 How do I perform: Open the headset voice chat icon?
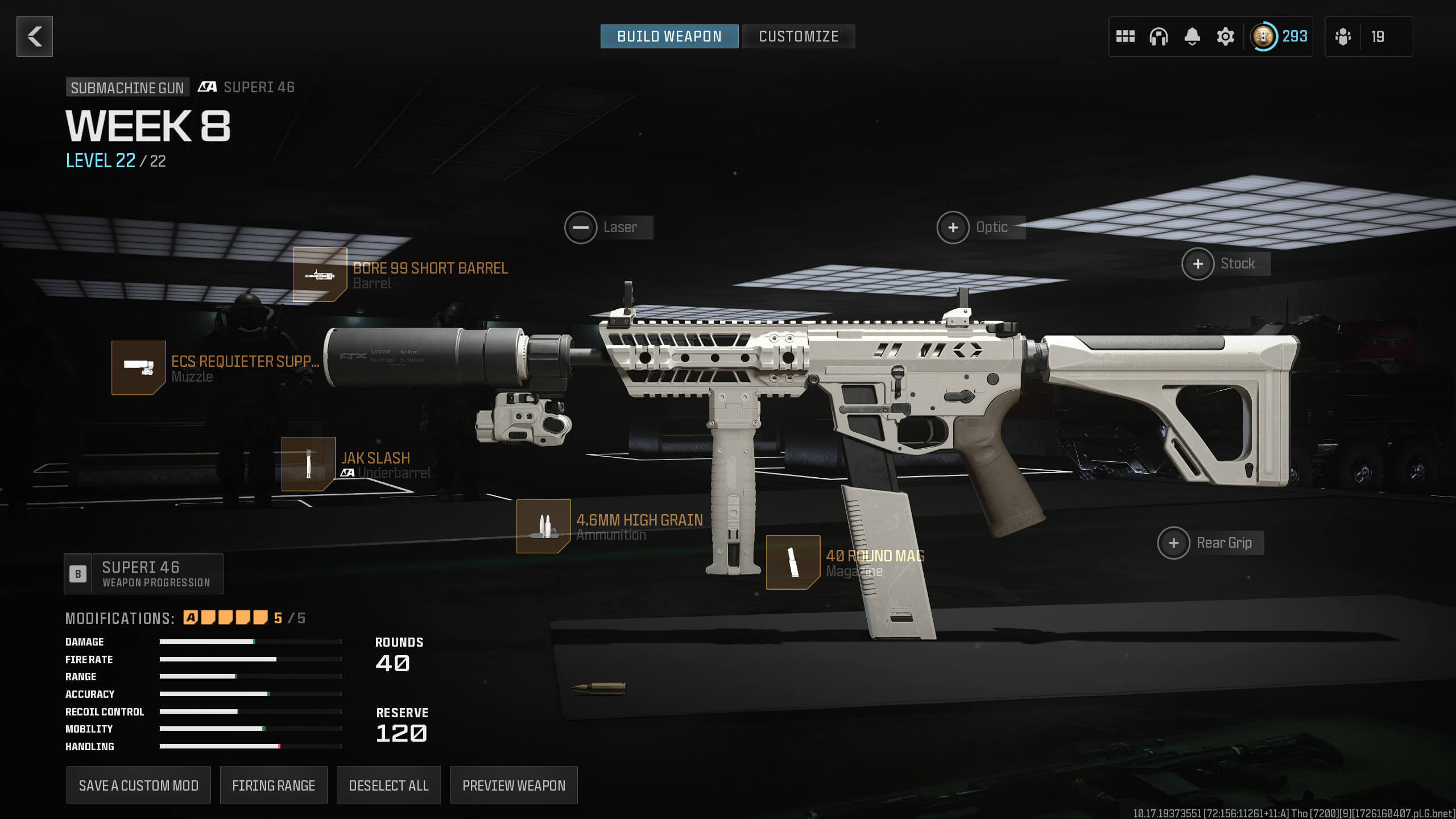pyautogui.click(x=1159, y=36)
